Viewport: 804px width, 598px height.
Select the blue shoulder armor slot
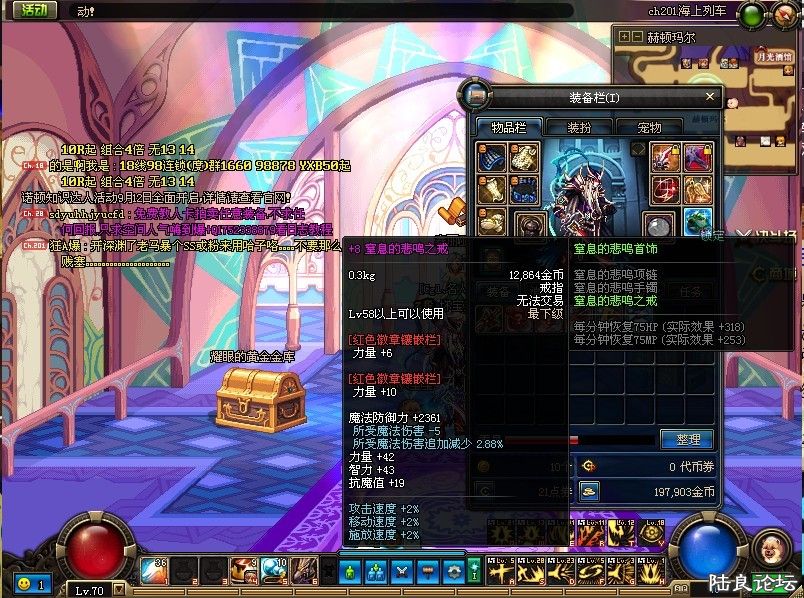[492, 157]
